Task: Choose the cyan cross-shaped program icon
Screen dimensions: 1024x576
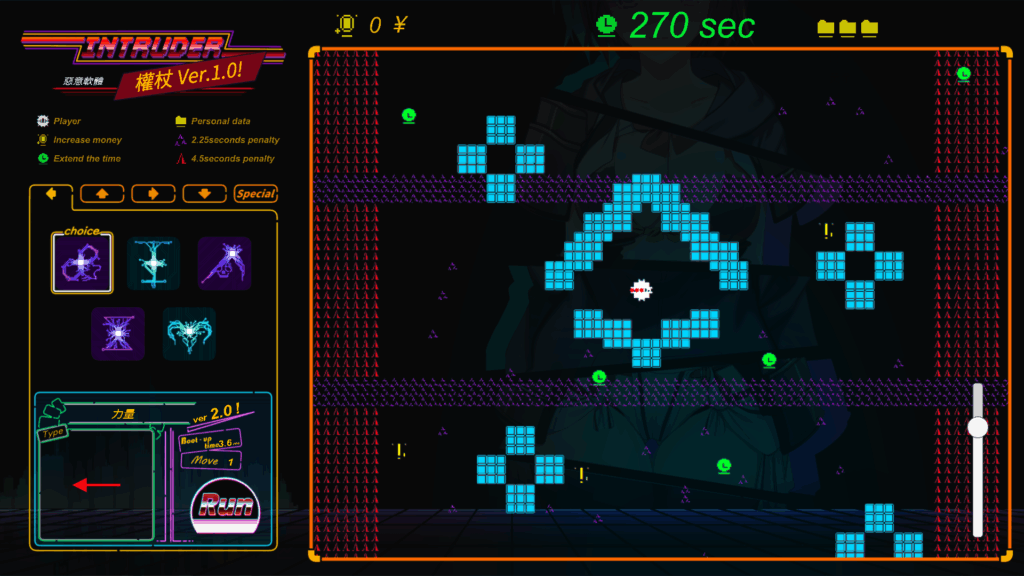Action: pyautogui.click(x=154, y=264)
